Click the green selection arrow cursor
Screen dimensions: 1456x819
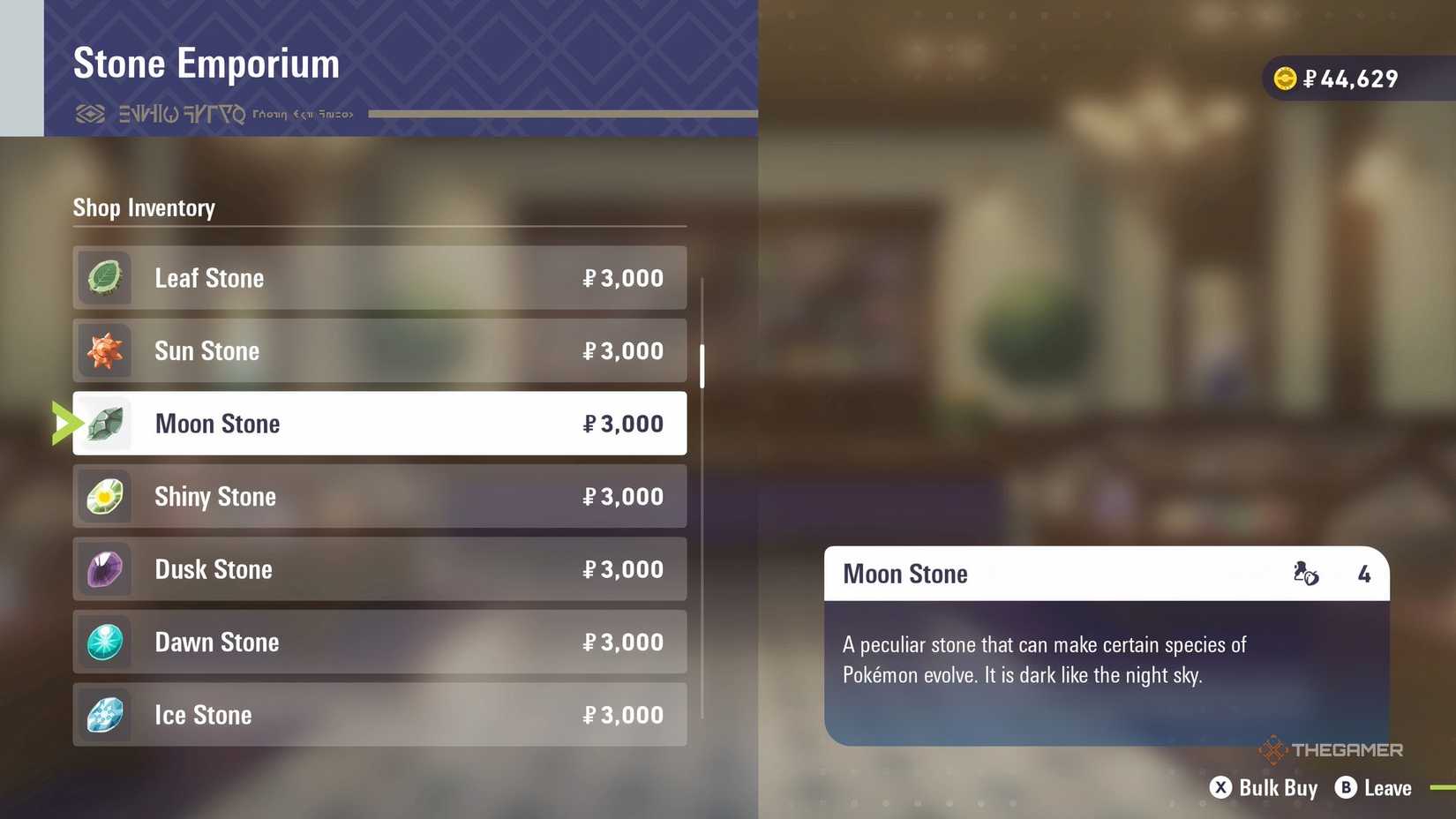point(64,423)
